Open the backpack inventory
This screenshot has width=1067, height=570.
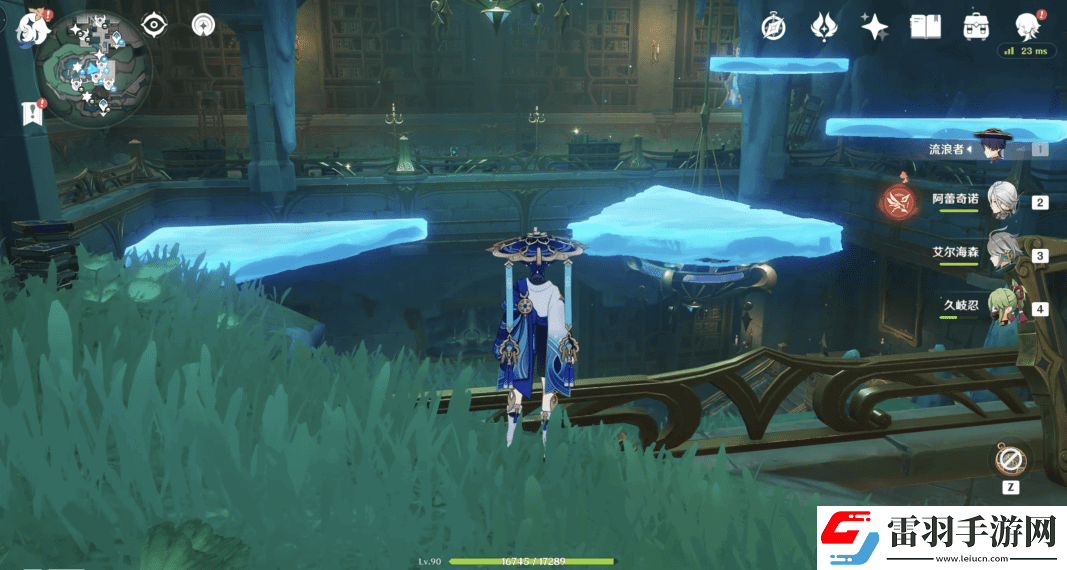976,27
